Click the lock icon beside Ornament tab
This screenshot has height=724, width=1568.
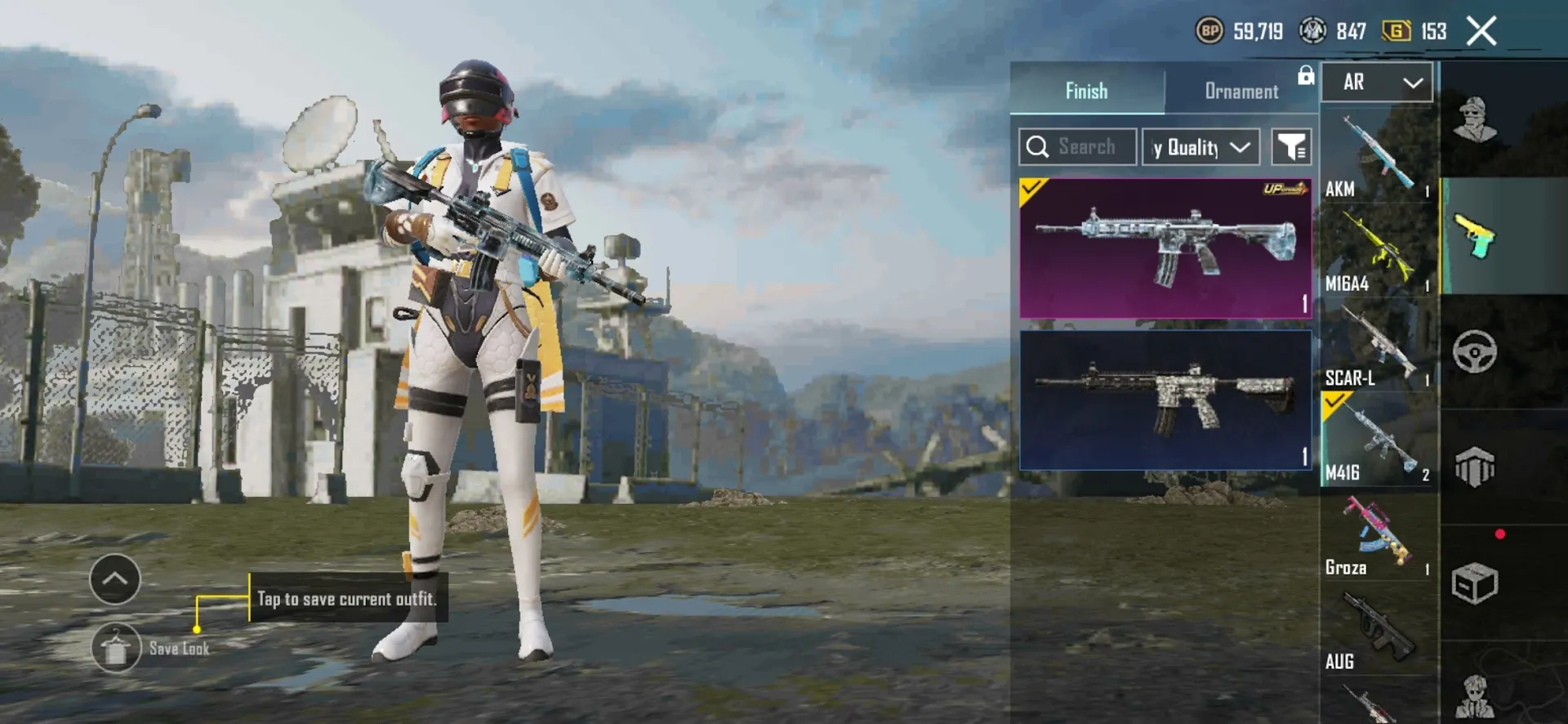pyautogui.click(x=1307, y=75)
